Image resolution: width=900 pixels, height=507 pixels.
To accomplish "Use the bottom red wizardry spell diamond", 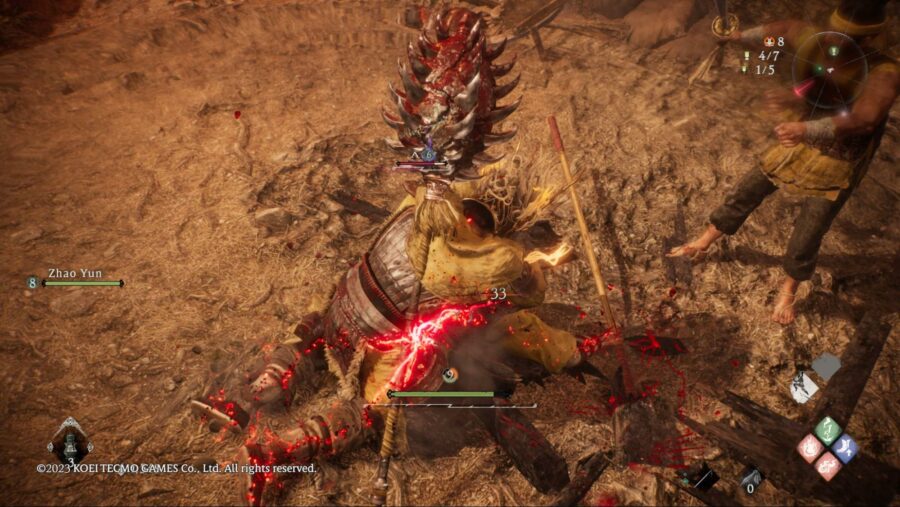I will [827, 466].
